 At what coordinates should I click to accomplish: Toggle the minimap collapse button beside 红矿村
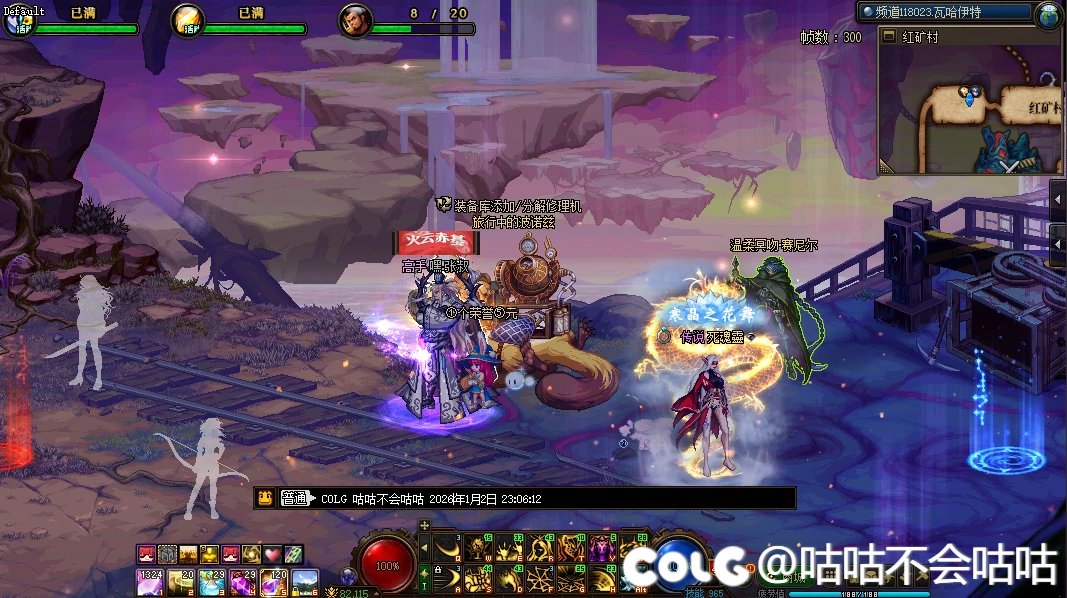pos(887,36)
